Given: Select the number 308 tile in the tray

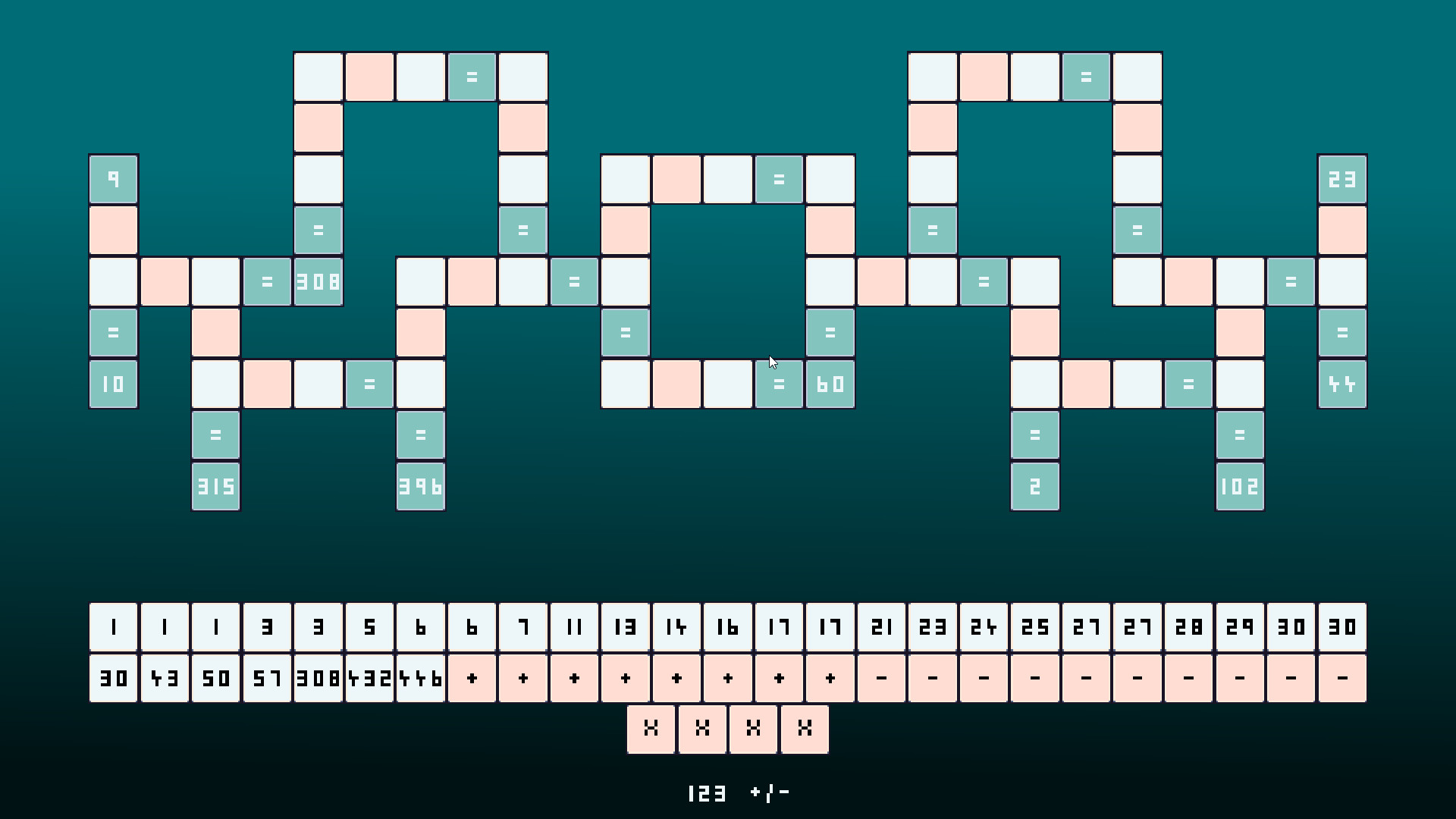Looking at the screenshot, I should click(x=318, y=678).
